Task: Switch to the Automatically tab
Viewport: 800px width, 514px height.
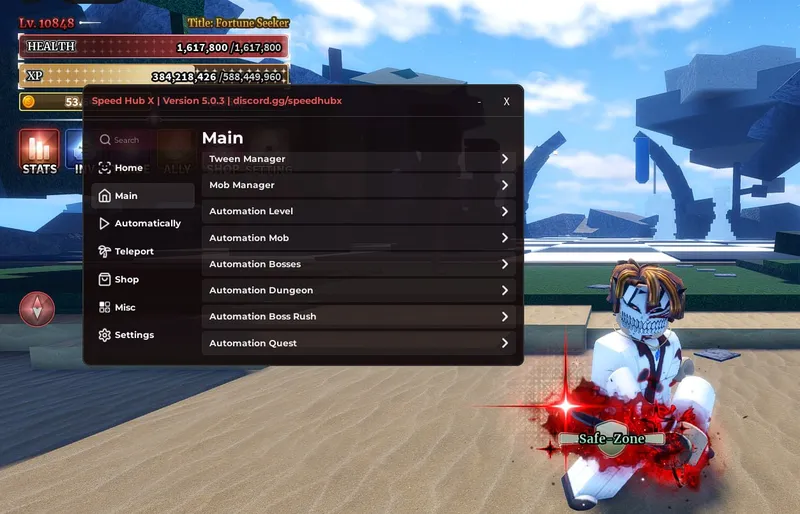Action: (x=146, y=224)
